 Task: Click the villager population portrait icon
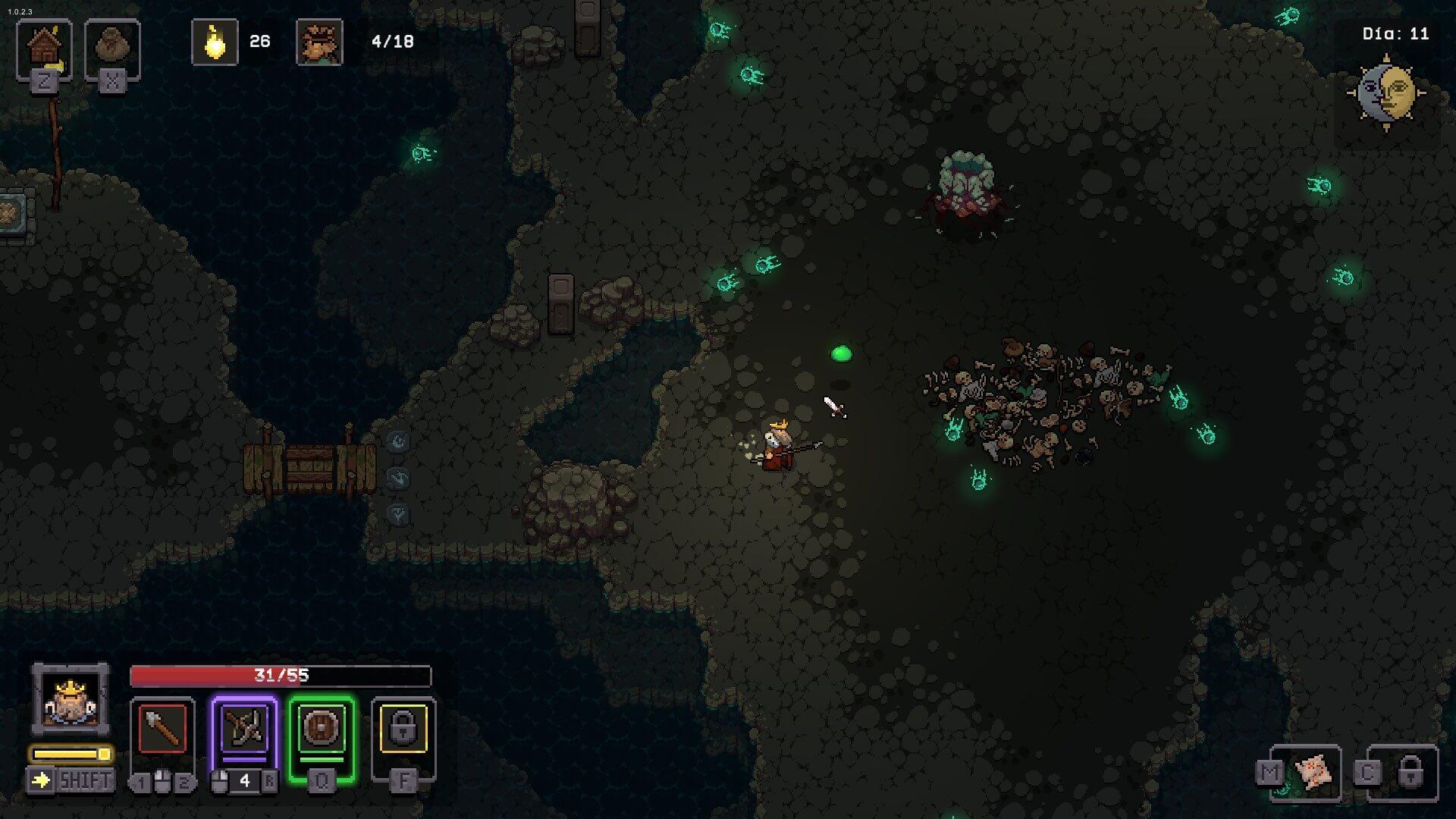319,42
